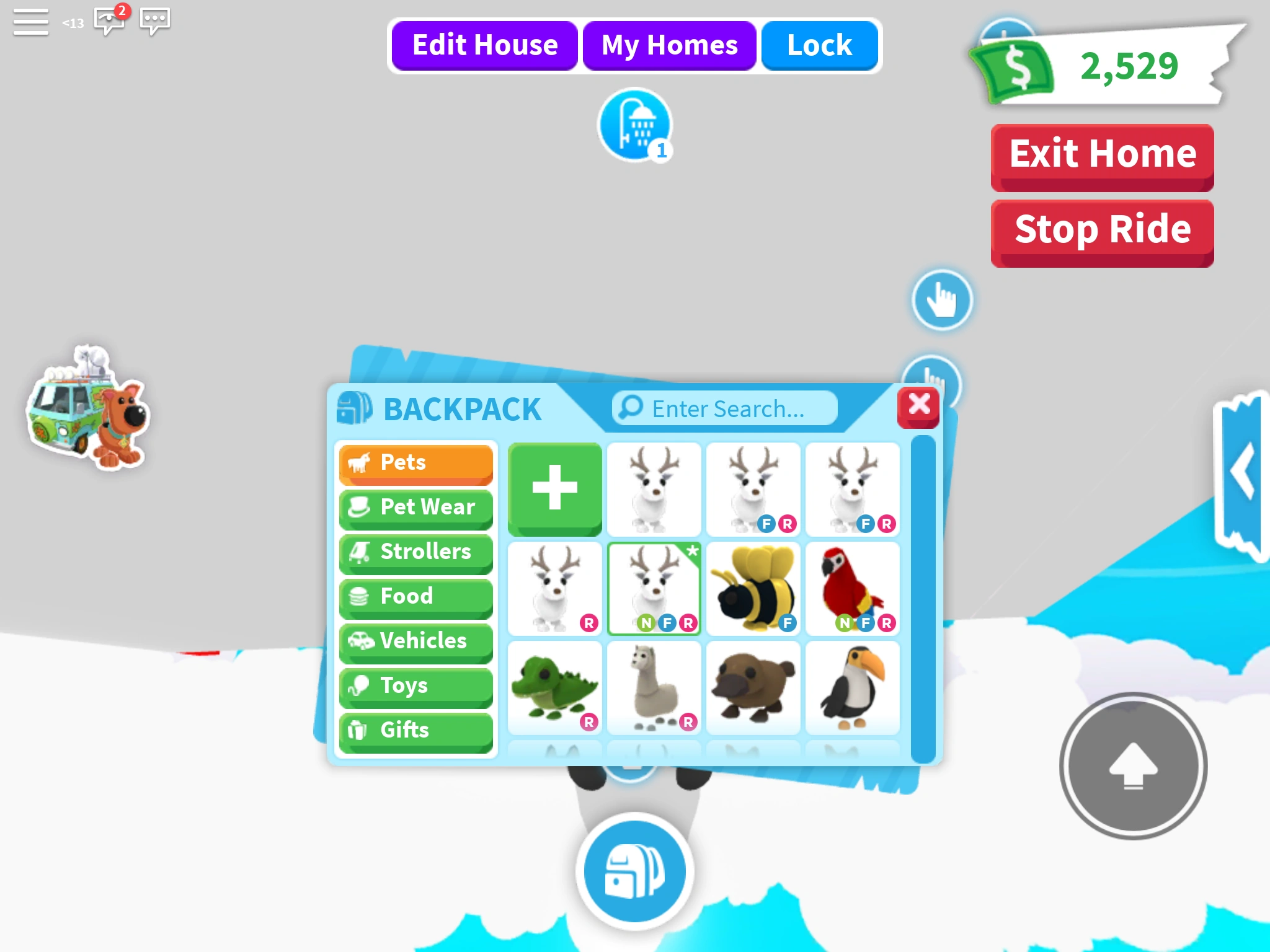Viewport: 1270px width, 952px height.
Task: Open the hamburger menu top left
Action: click(30, 22)
